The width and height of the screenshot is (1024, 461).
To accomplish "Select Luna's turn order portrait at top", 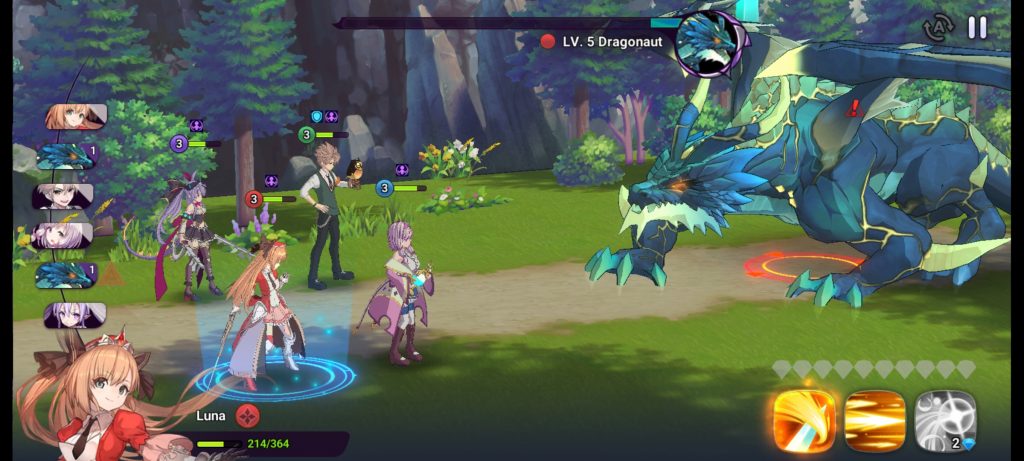I will point(76,117).
